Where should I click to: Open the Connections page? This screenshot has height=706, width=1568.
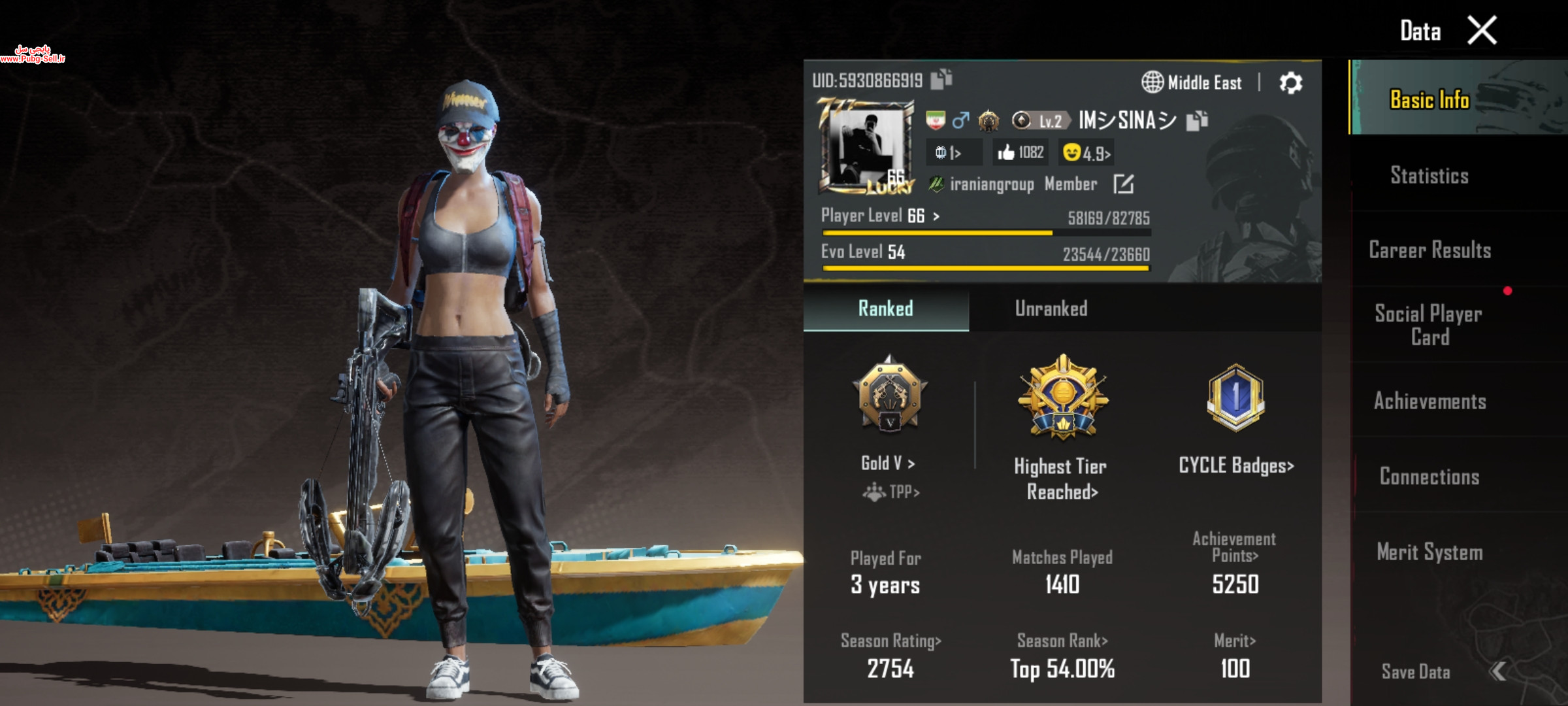1429,477
